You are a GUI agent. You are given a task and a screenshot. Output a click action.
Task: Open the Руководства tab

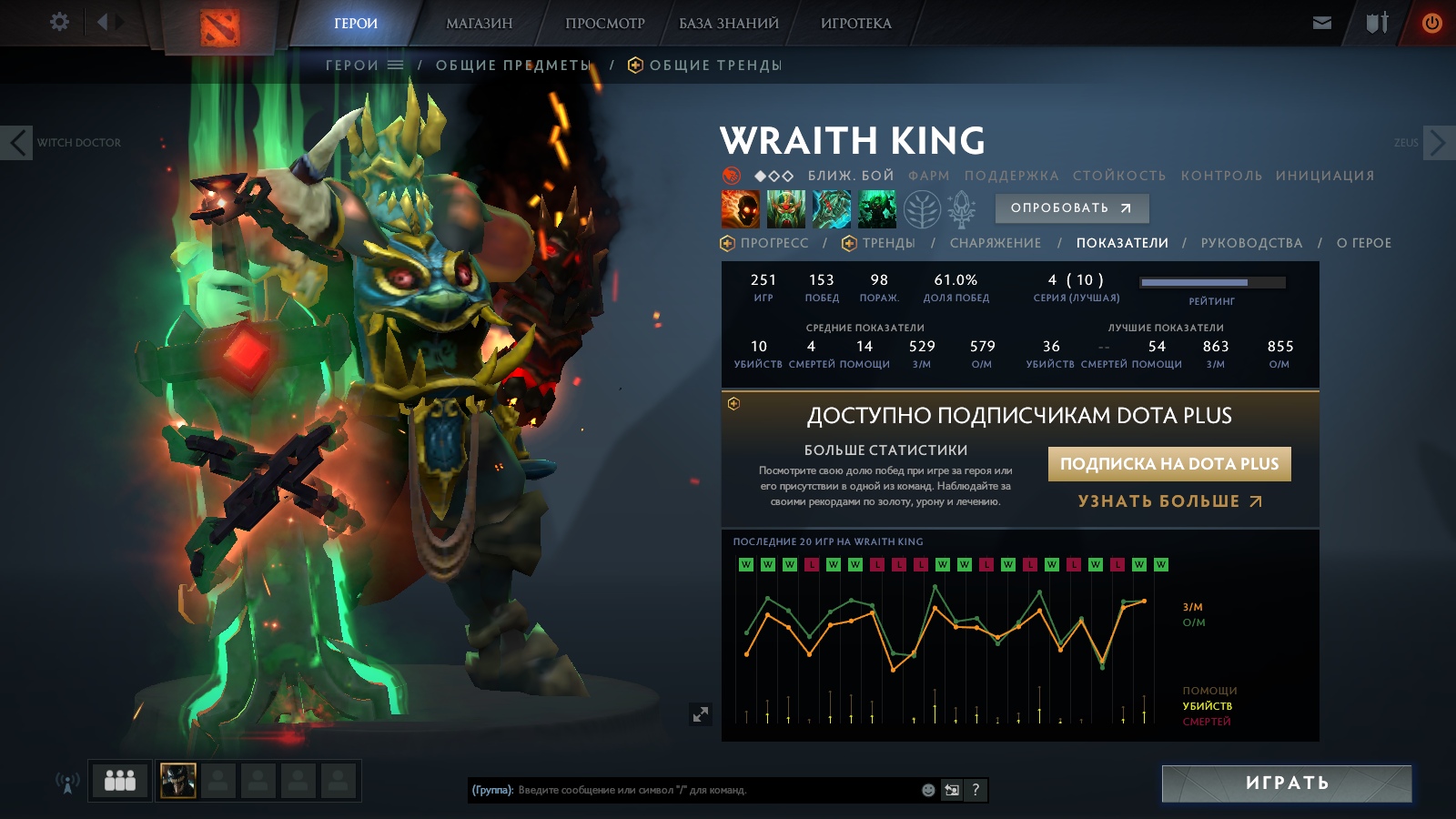click(x=1251, y=243)
